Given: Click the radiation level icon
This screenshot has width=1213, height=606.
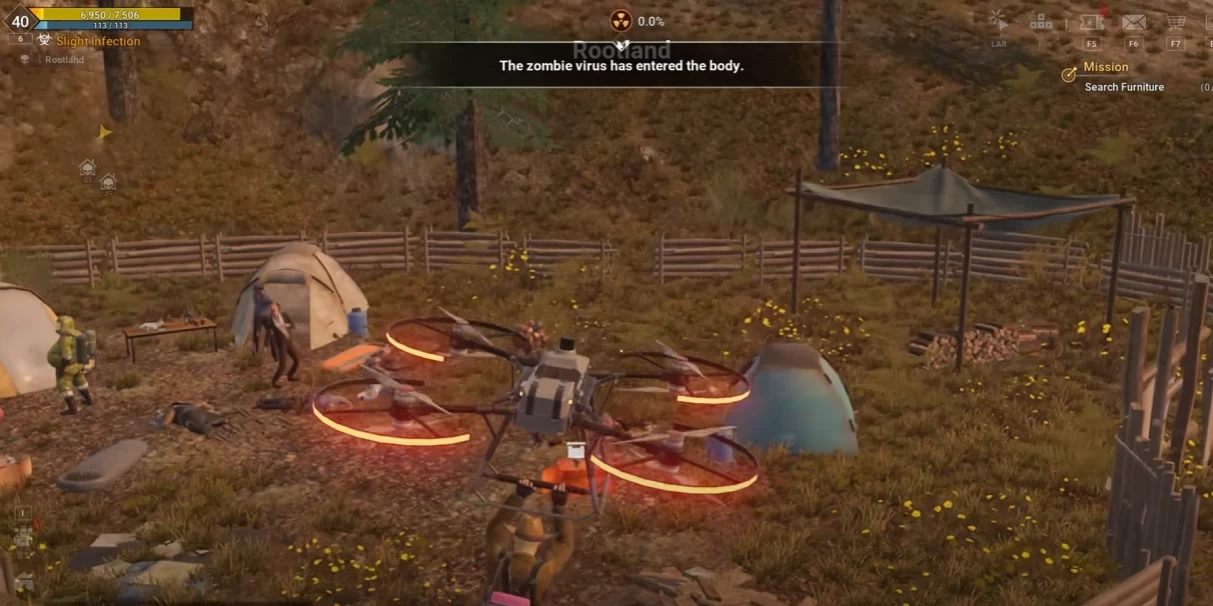Looking at the screenshot, I should (621, 21).
